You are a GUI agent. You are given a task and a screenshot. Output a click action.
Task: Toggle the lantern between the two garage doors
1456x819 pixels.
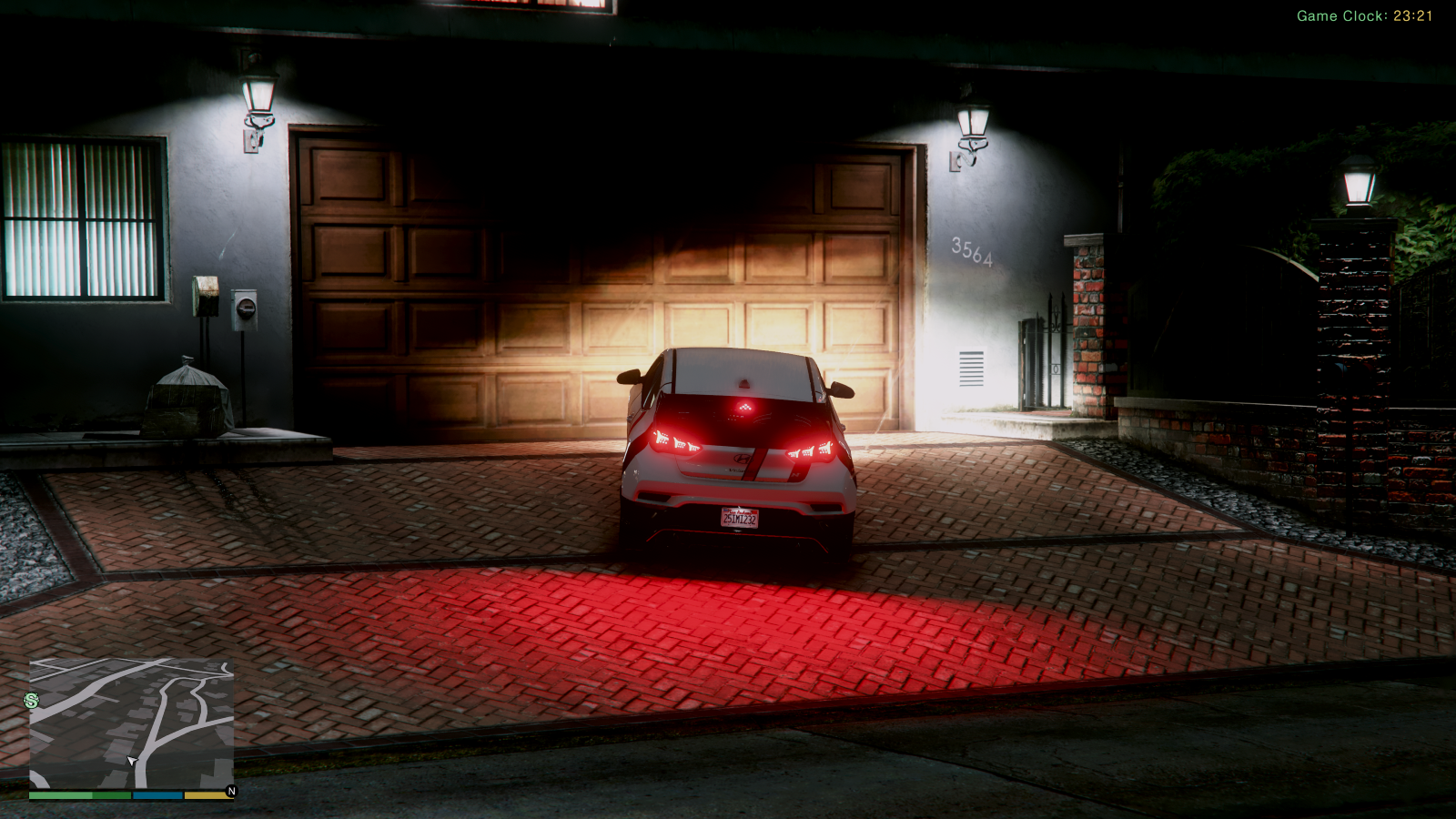click(x=970, y=118)
